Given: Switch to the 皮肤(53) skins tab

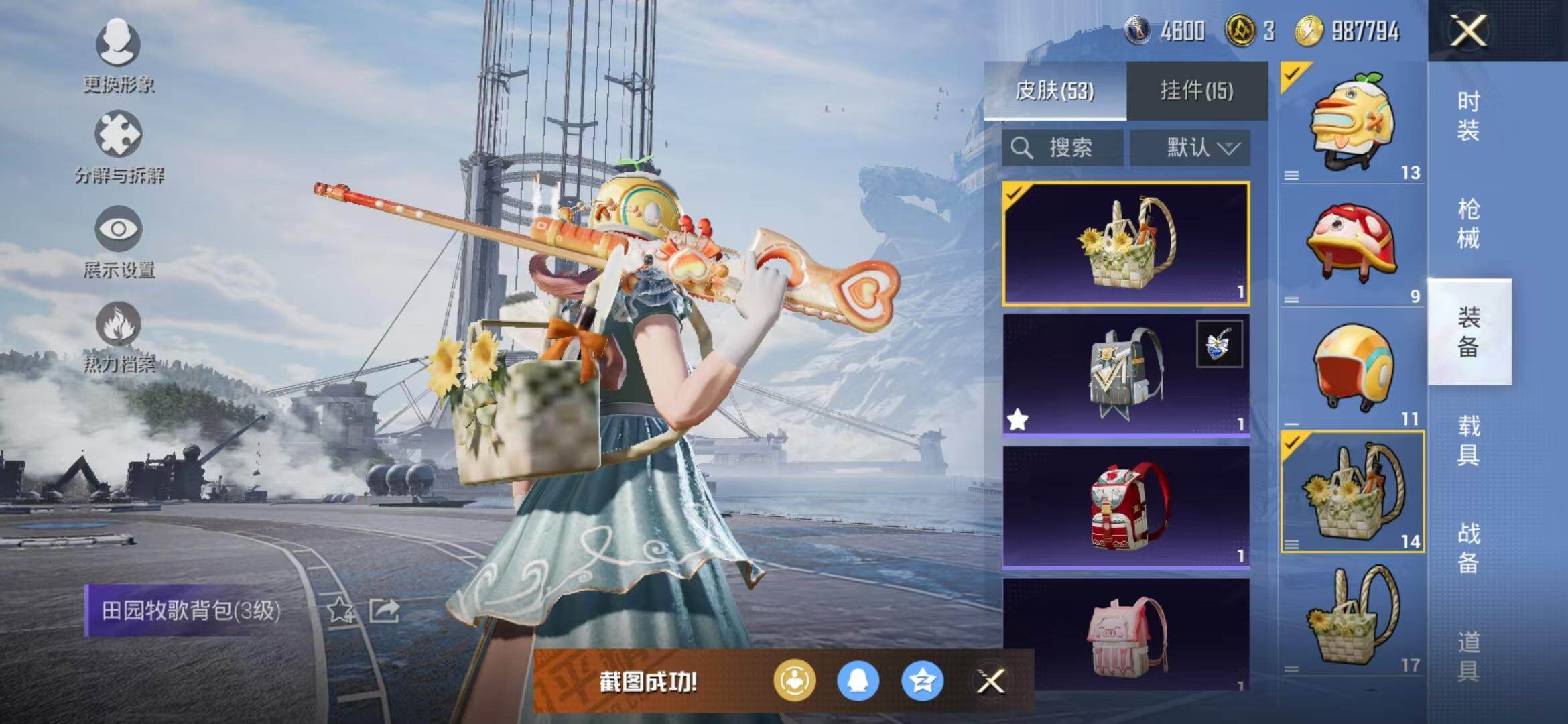Looking at the screenshot, I should 1055,90.
